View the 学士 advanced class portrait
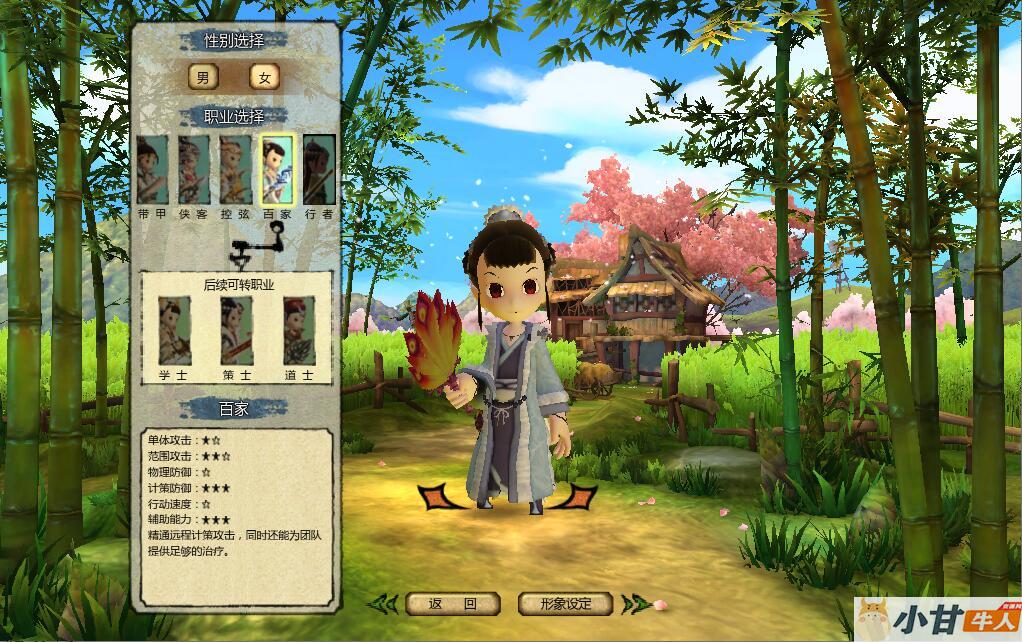The image size is (1022, 642). point(174,331)
